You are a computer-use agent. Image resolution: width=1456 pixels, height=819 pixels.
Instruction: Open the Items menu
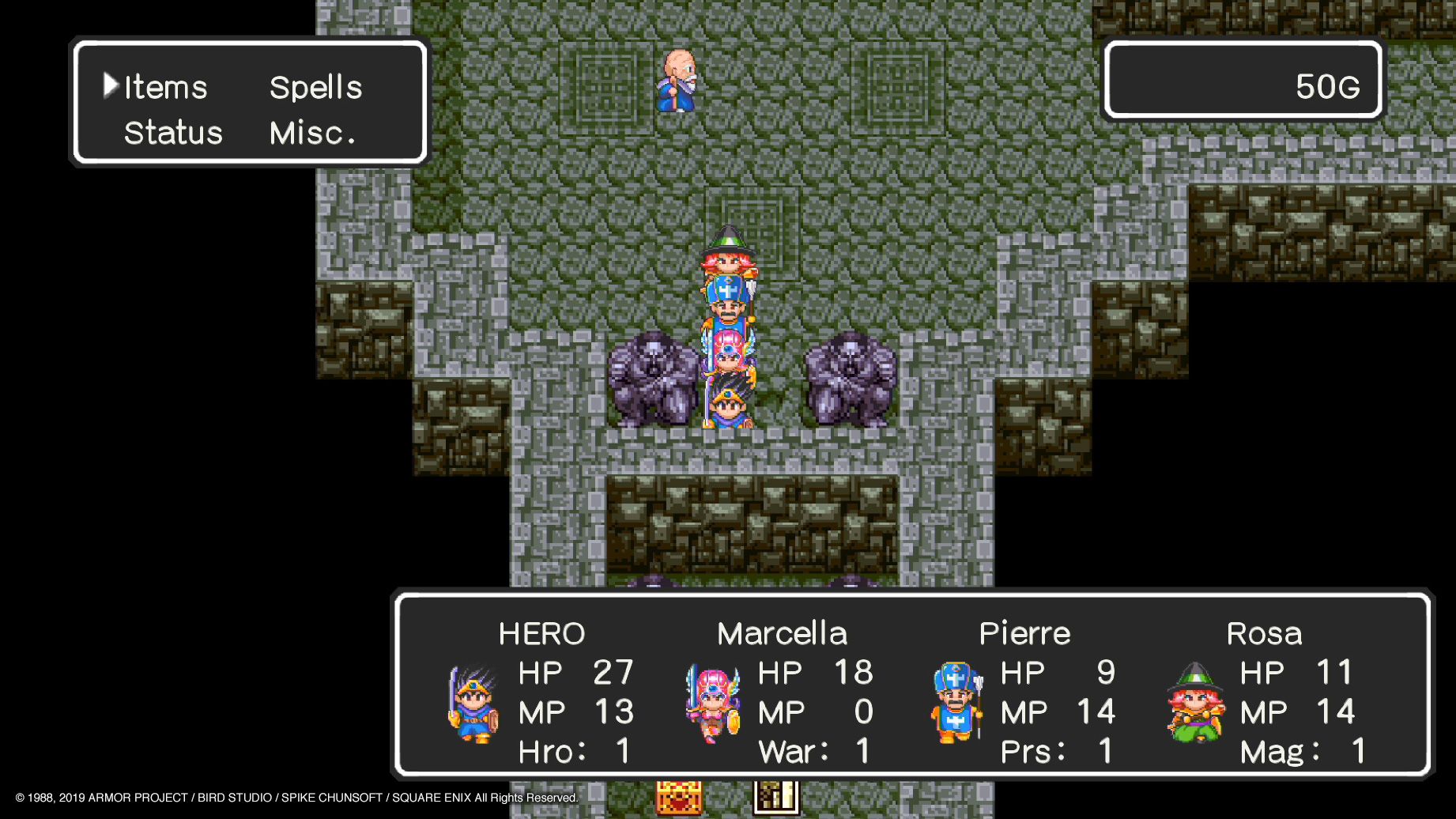point(165,88)
